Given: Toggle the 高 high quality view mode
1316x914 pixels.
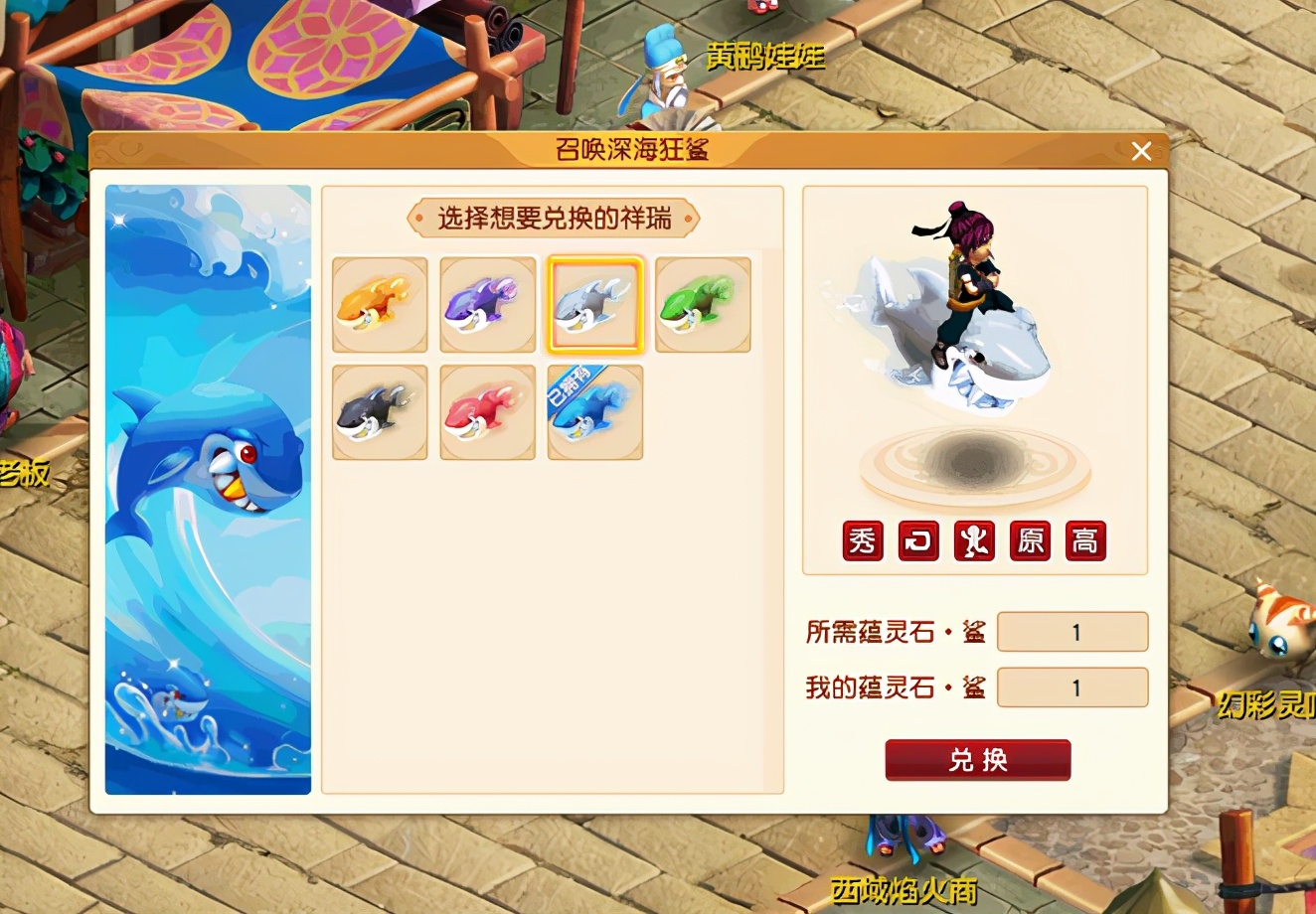Looking at the screenshot, I should point(1085,541).
